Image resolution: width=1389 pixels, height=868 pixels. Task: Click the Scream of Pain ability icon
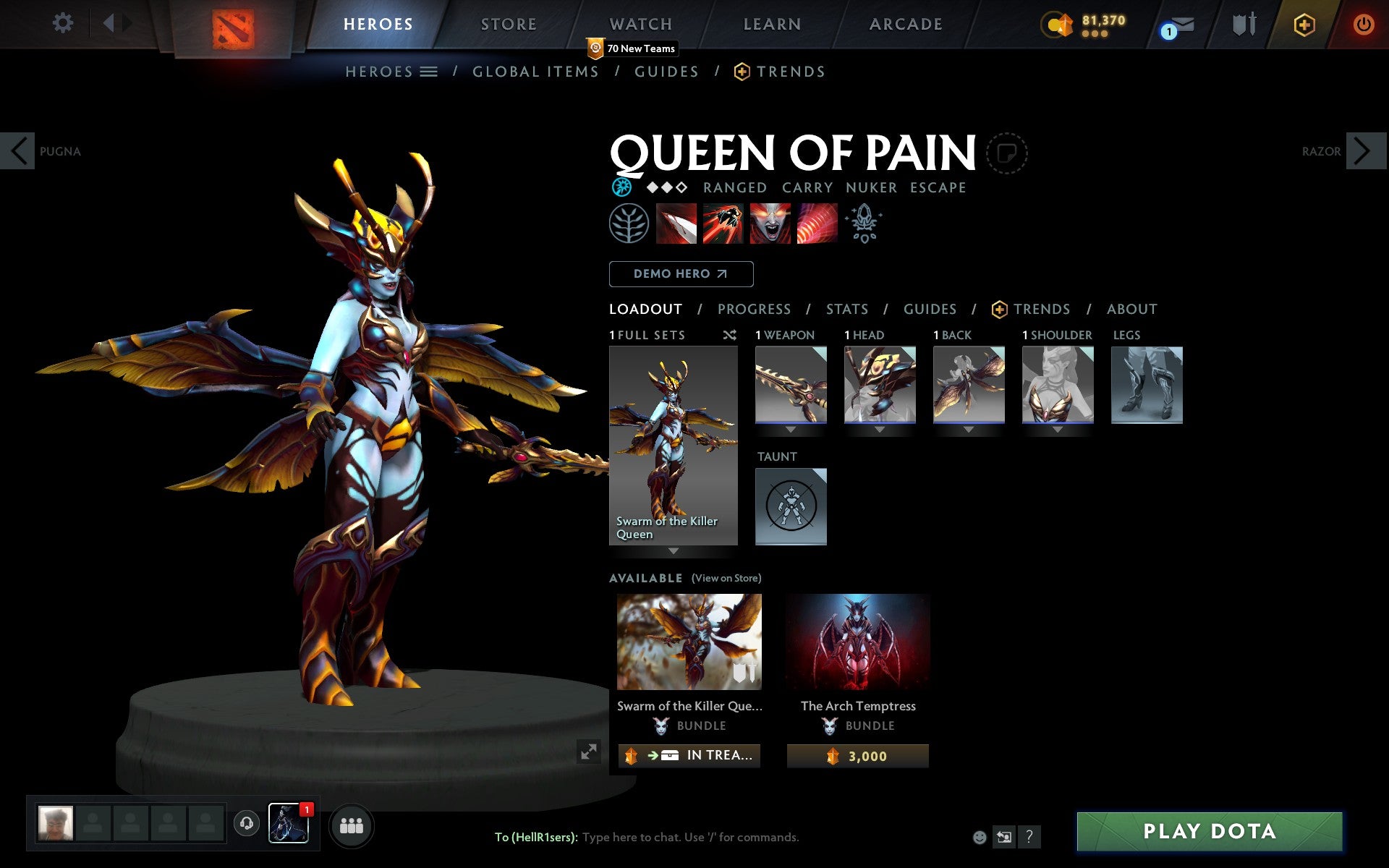click(770, 224)
